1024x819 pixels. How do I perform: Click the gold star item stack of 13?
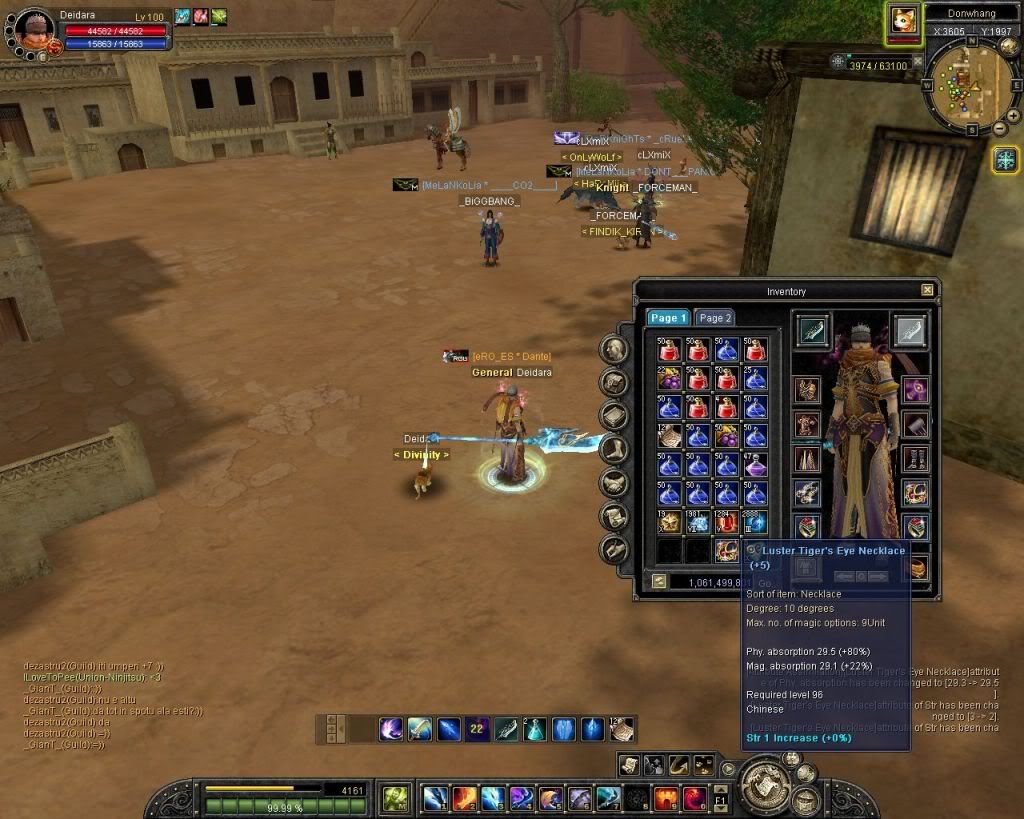click(x=668, y=521)
